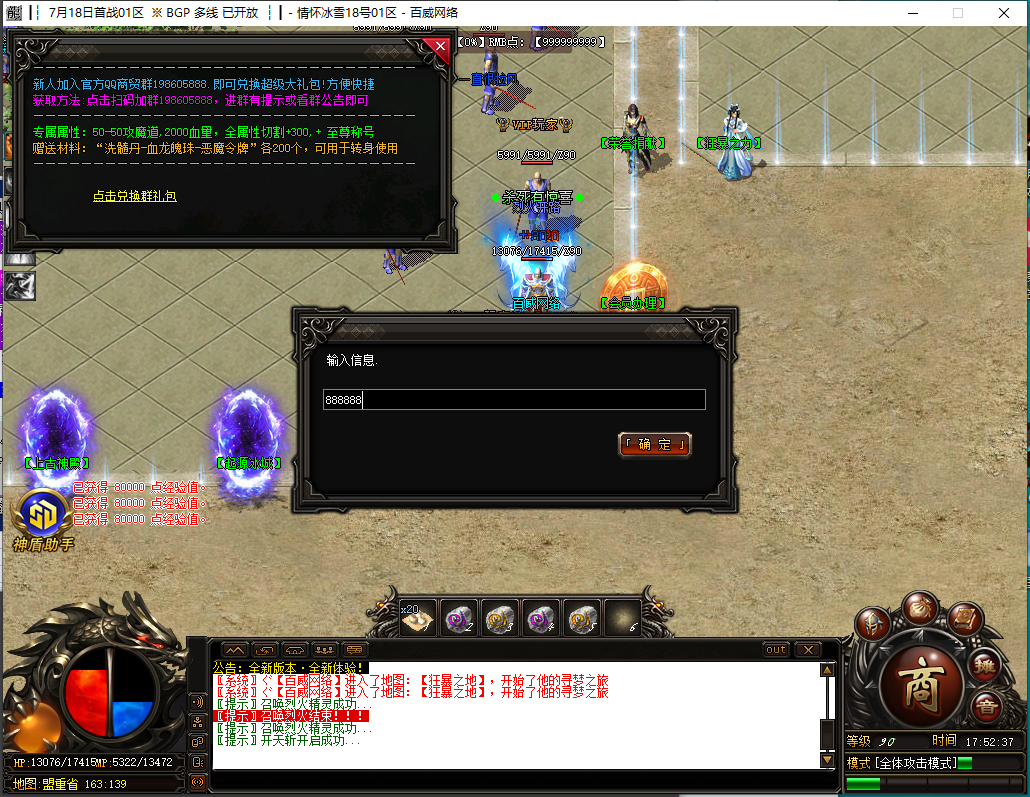Confirm the input with the 确定 button
Screen dimensions: 1030x797
[x=655, y=444]
